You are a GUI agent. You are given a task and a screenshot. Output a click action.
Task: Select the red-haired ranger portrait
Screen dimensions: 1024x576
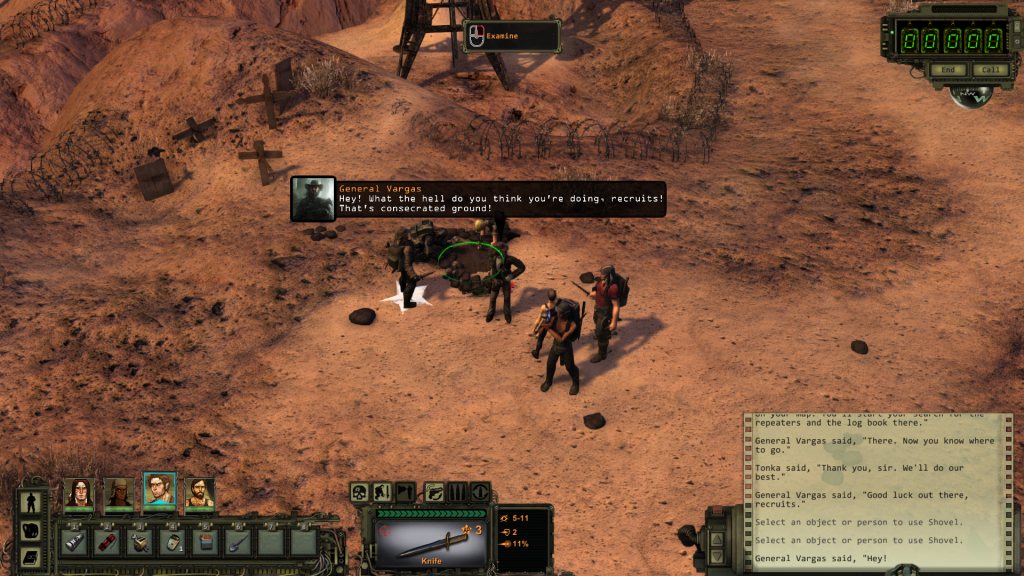[78, 492]
